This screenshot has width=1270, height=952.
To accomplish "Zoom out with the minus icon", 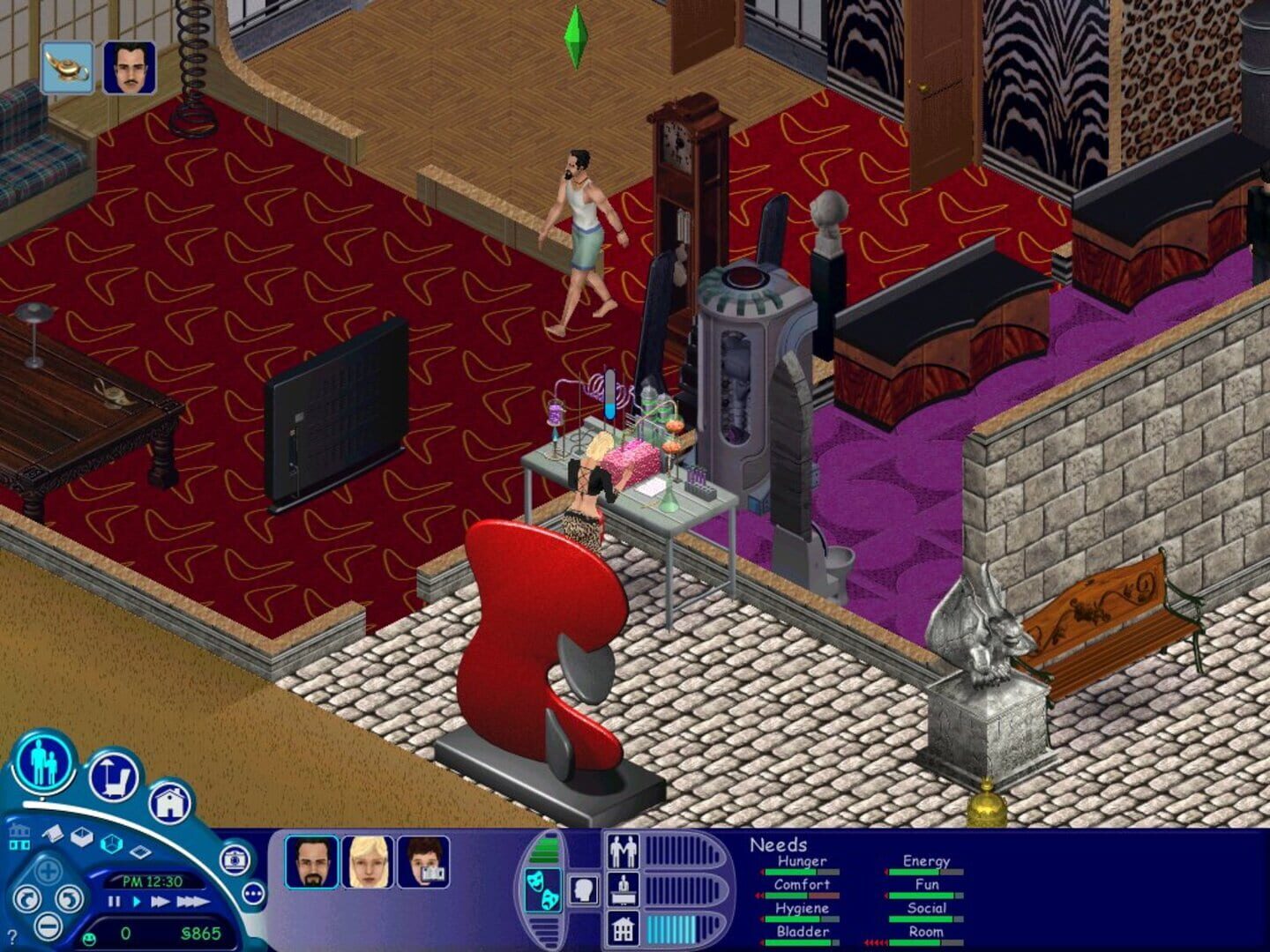I will tap(48, 927).
